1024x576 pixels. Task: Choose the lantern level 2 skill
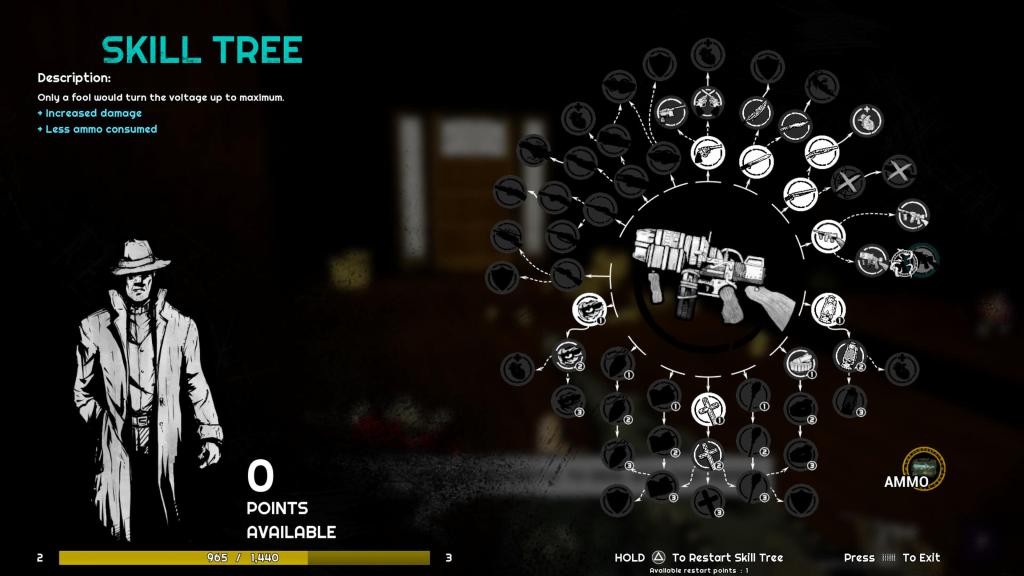point(848,354)
